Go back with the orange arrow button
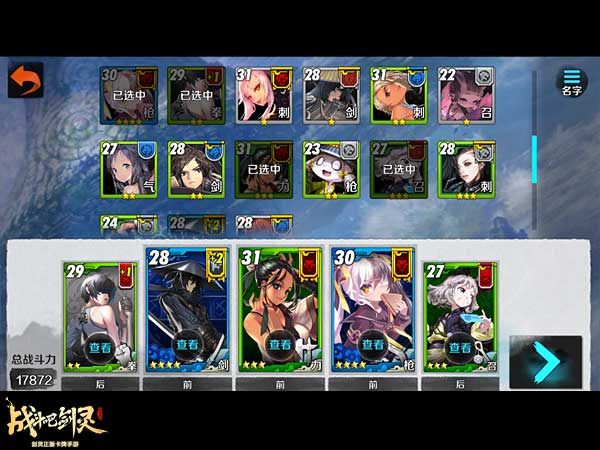This screenshot has height=450, width=600. (x=25, y=81)
